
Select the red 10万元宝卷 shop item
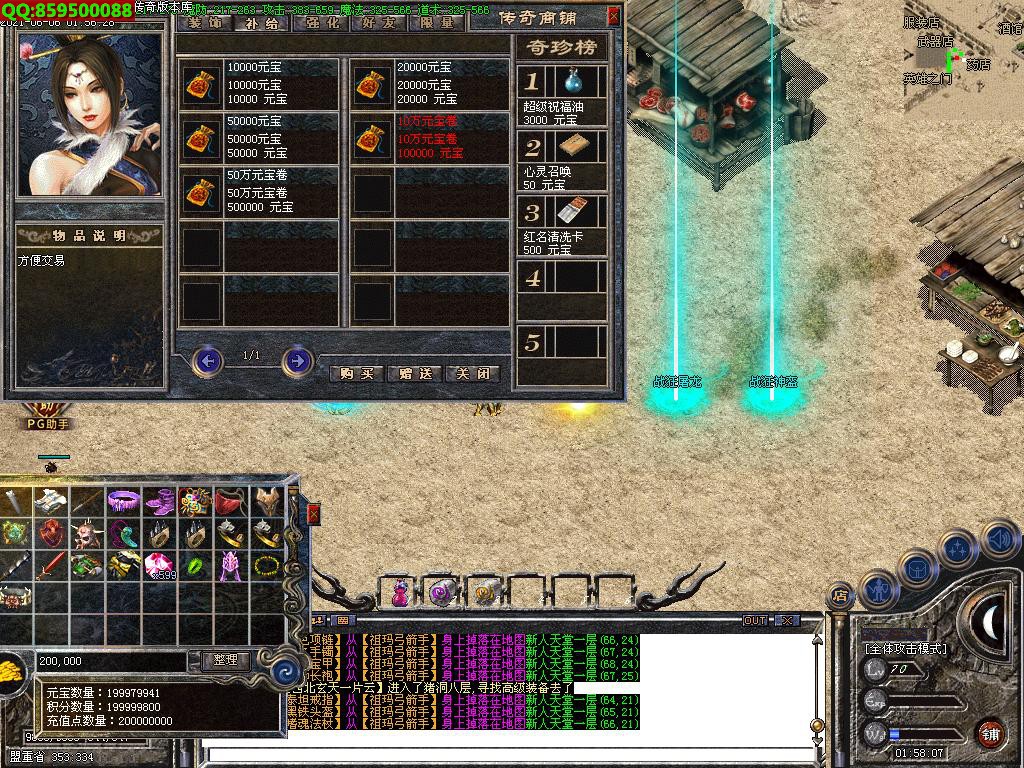(x=373, y=139)
